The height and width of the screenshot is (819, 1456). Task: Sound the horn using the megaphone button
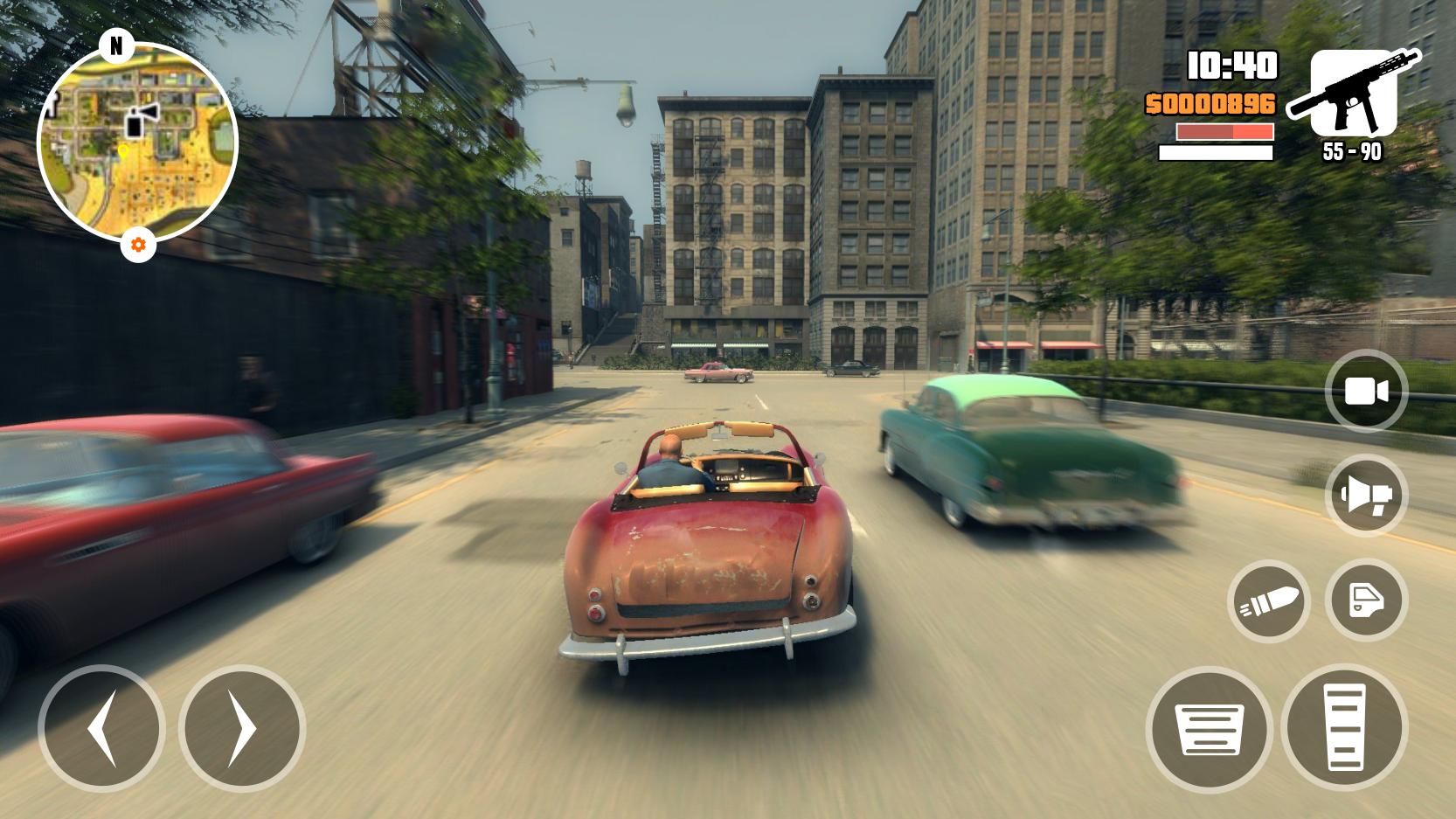[x=1366, y=496]
